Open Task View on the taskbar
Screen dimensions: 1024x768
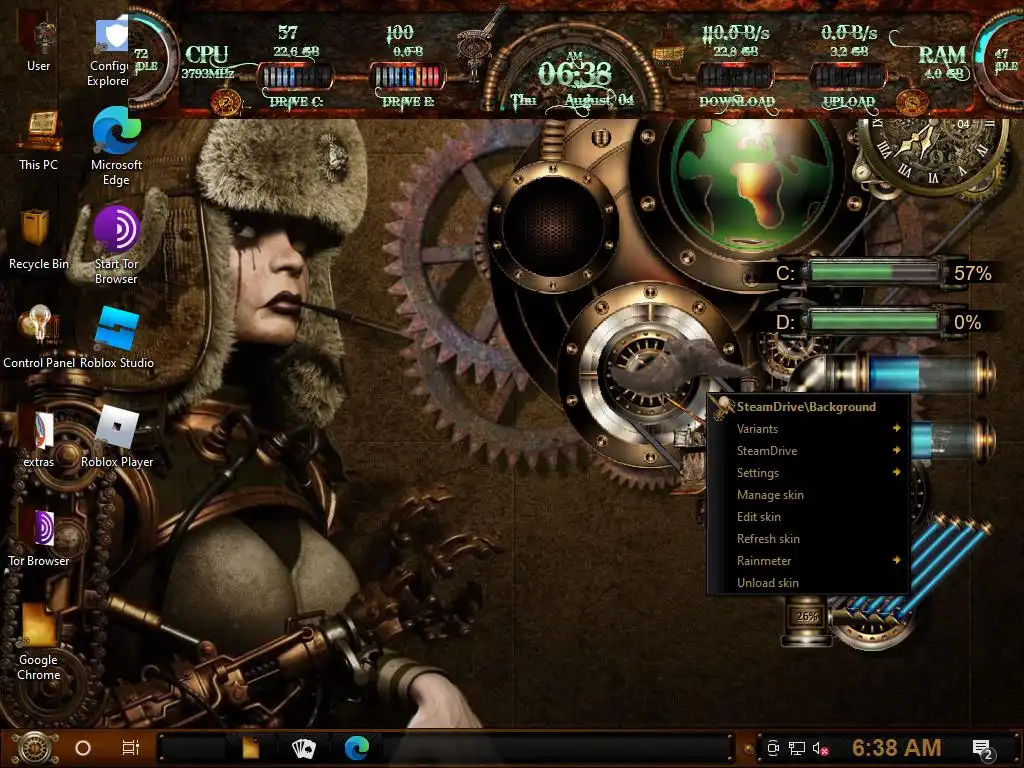pyautogui.click(x=130, y=748)
